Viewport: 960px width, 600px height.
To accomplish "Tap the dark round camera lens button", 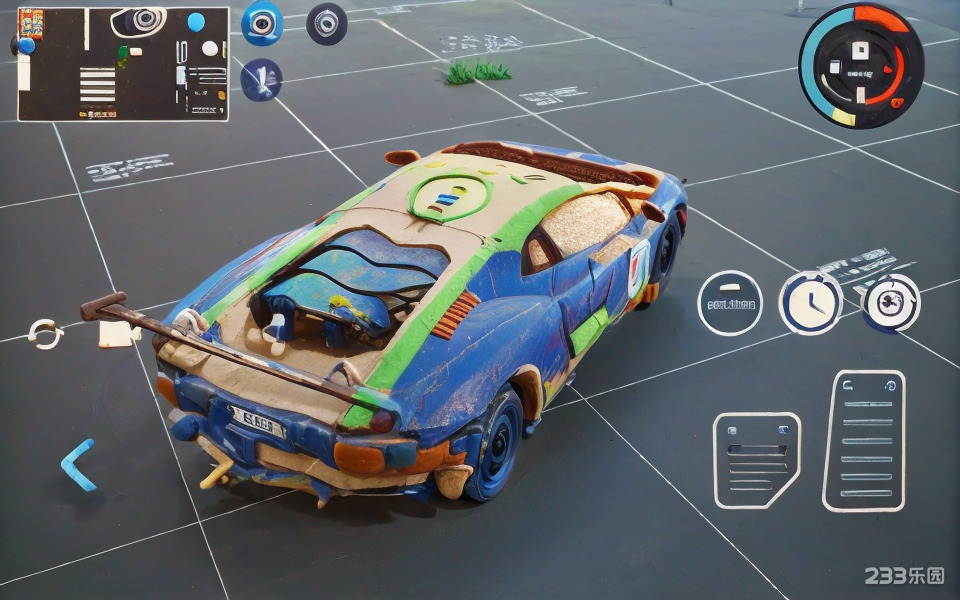I will click(327, 23).
